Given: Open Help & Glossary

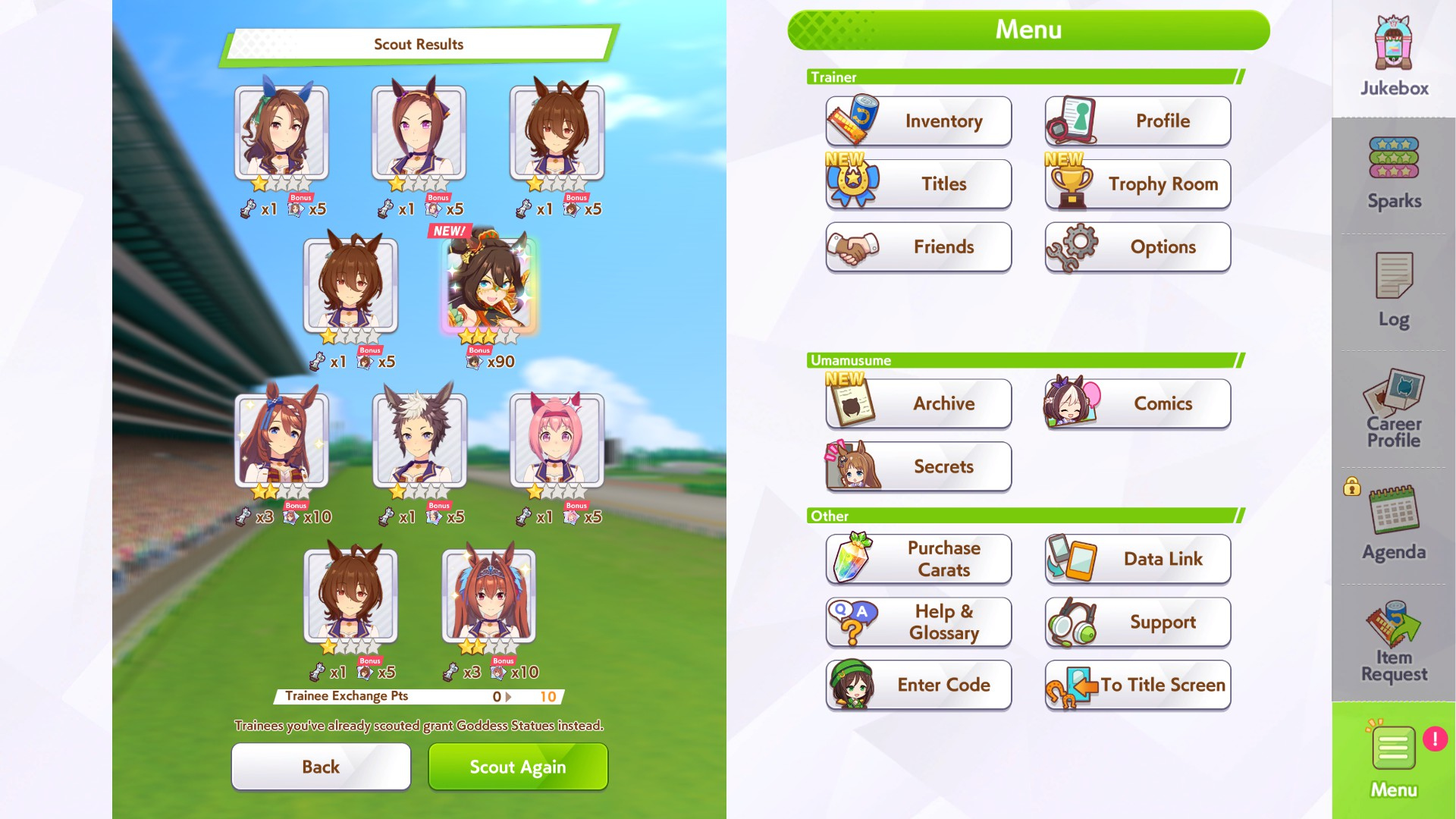Looking at the screenshot, I should click(x=918, y=622).
